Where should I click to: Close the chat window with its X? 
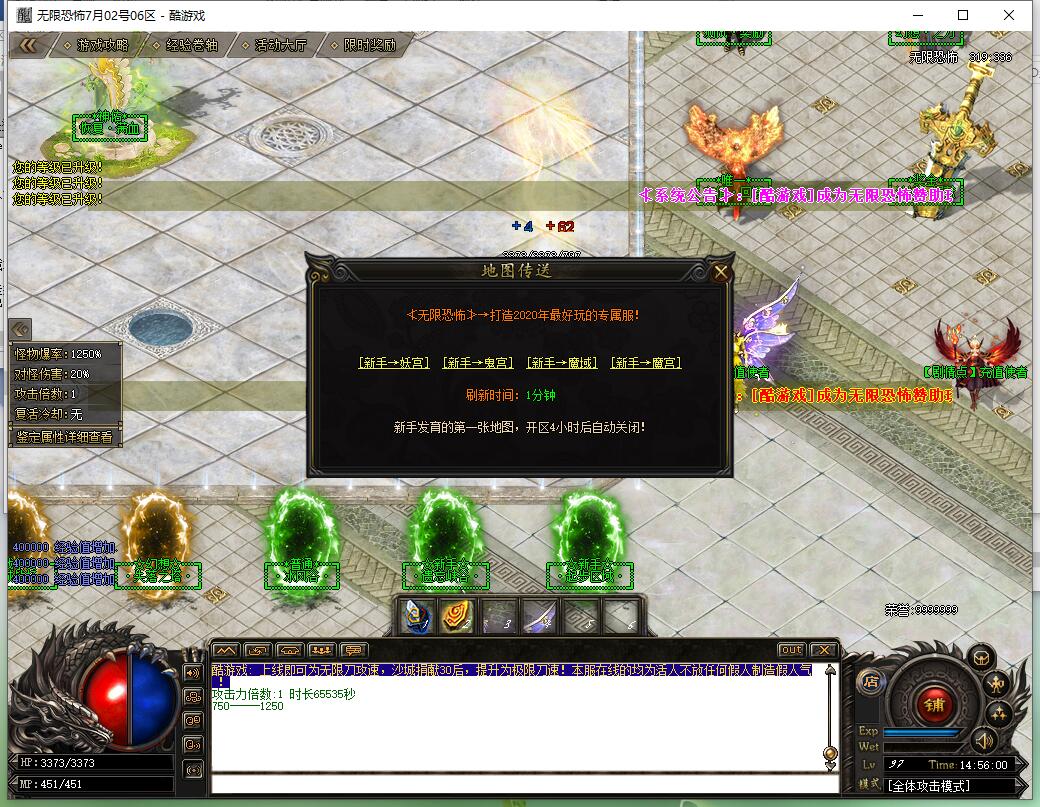click(823, 650)
